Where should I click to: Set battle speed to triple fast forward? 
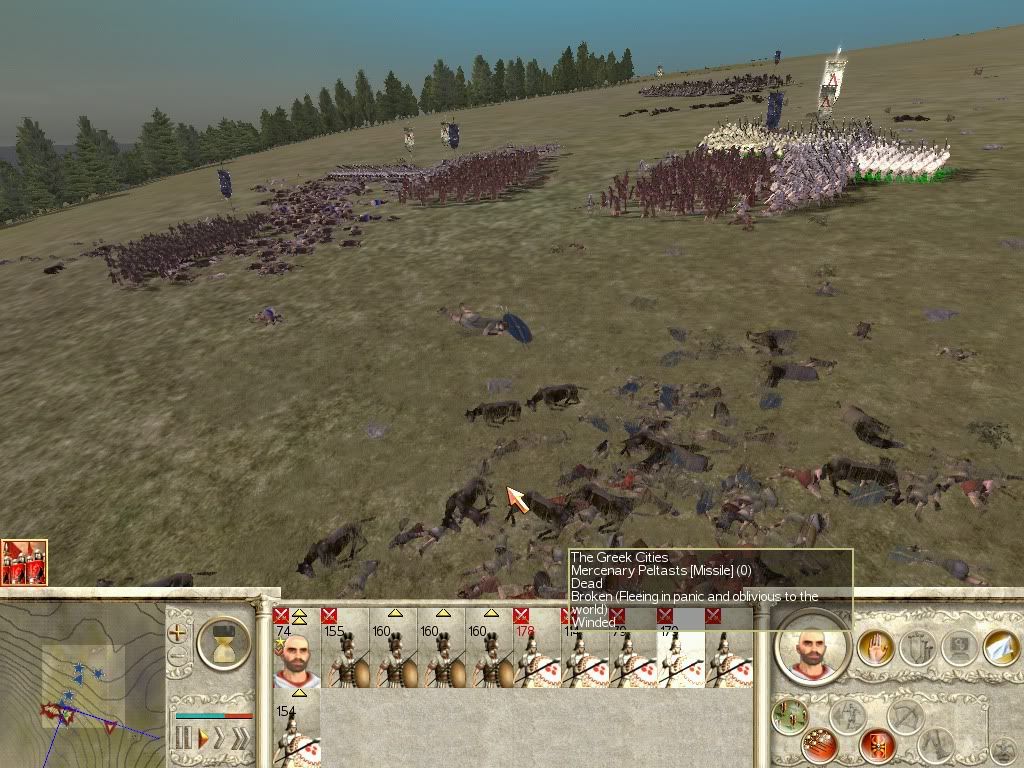(x=242, y=739)
